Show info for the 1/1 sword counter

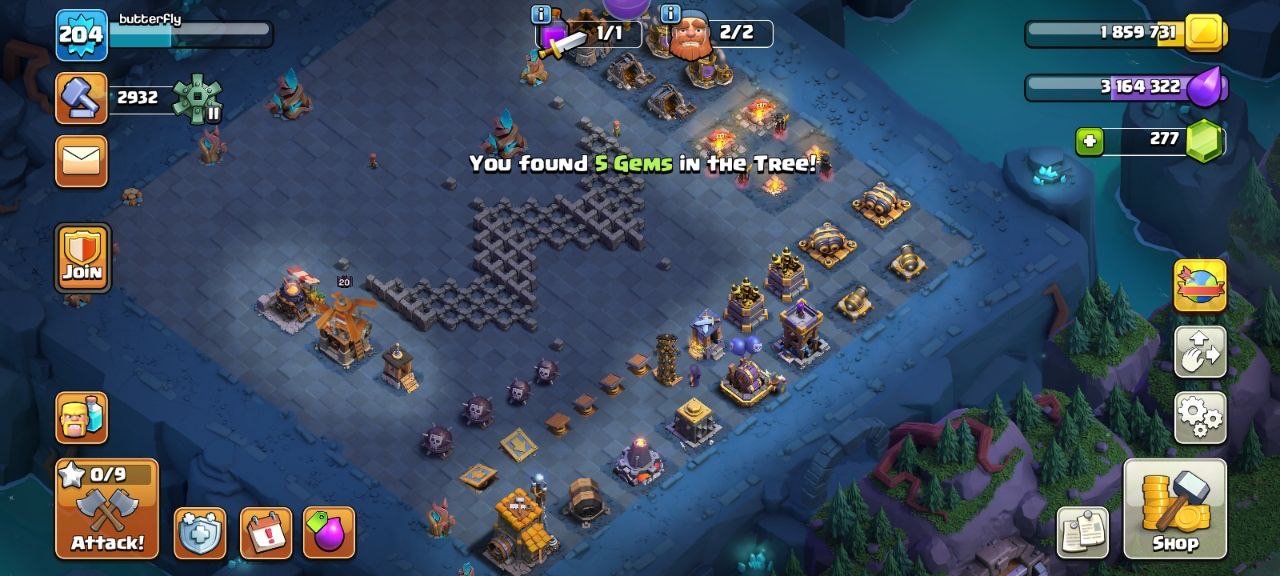(x=542, y=14)
